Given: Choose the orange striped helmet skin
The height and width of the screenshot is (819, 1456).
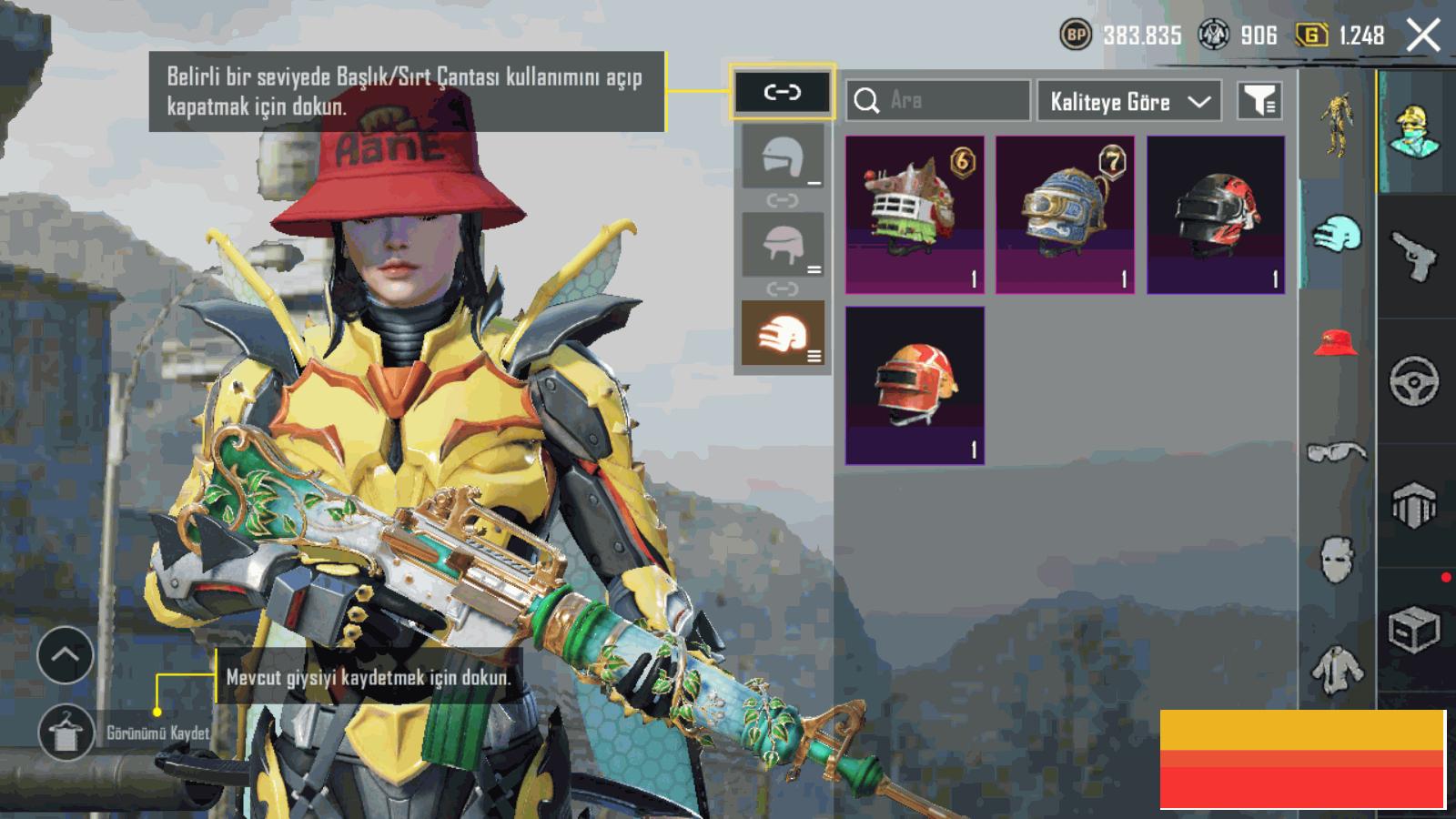Looking at the screenshot, I should (915, 385).
